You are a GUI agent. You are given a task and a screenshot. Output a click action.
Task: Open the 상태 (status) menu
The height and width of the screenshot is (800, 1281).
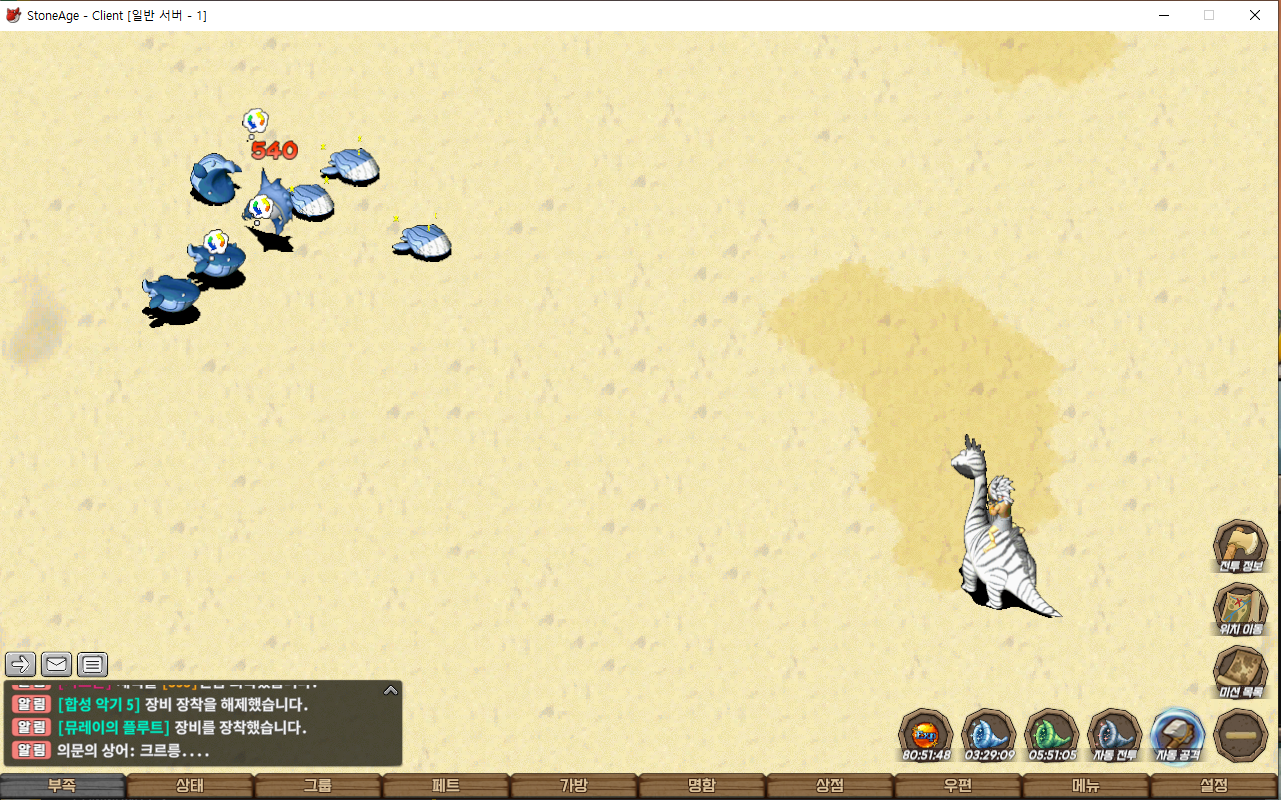tap(190, 786)
